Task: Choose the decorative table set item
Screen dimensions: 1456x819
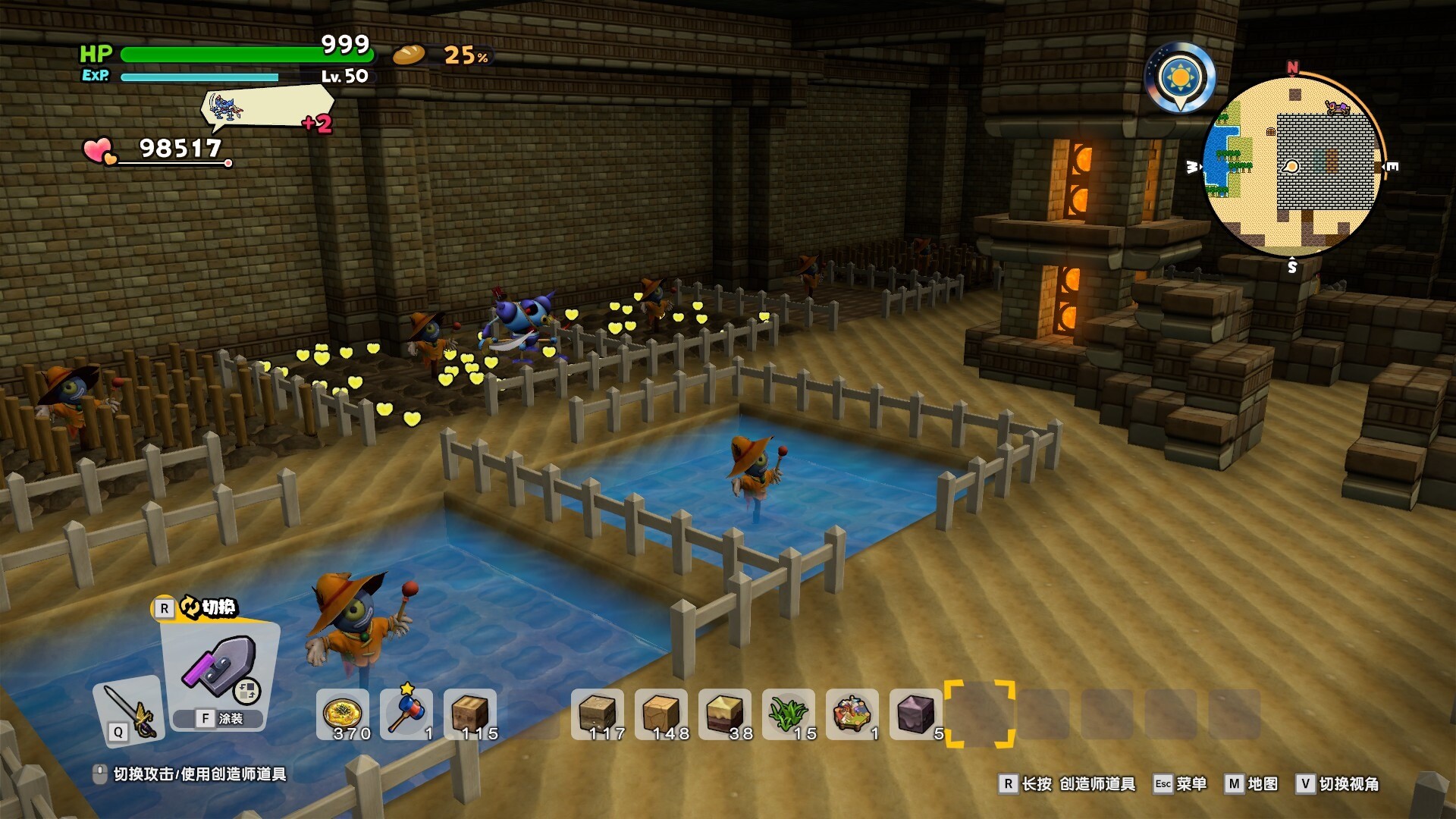Action: [x=852, y=714]
